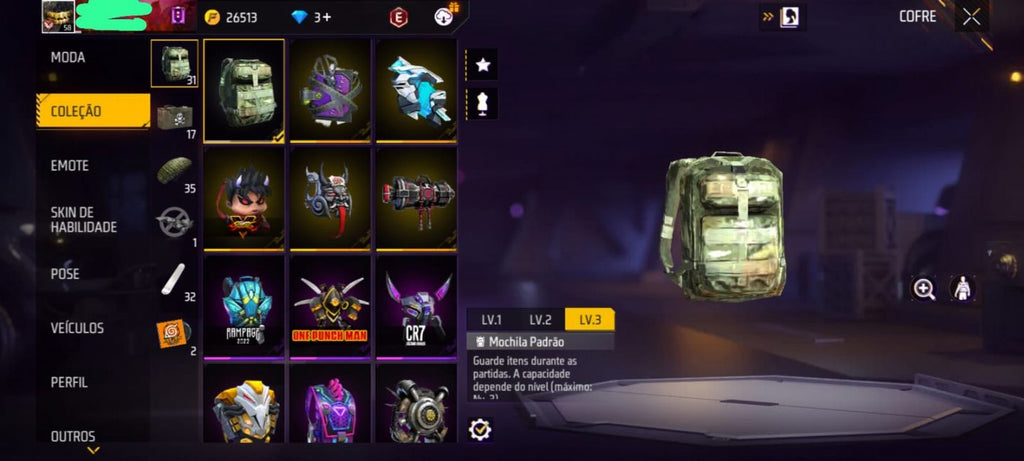Open the loot box subcategory icon
The height and width of the screenshot is (461, 1024).
[175, 117]
